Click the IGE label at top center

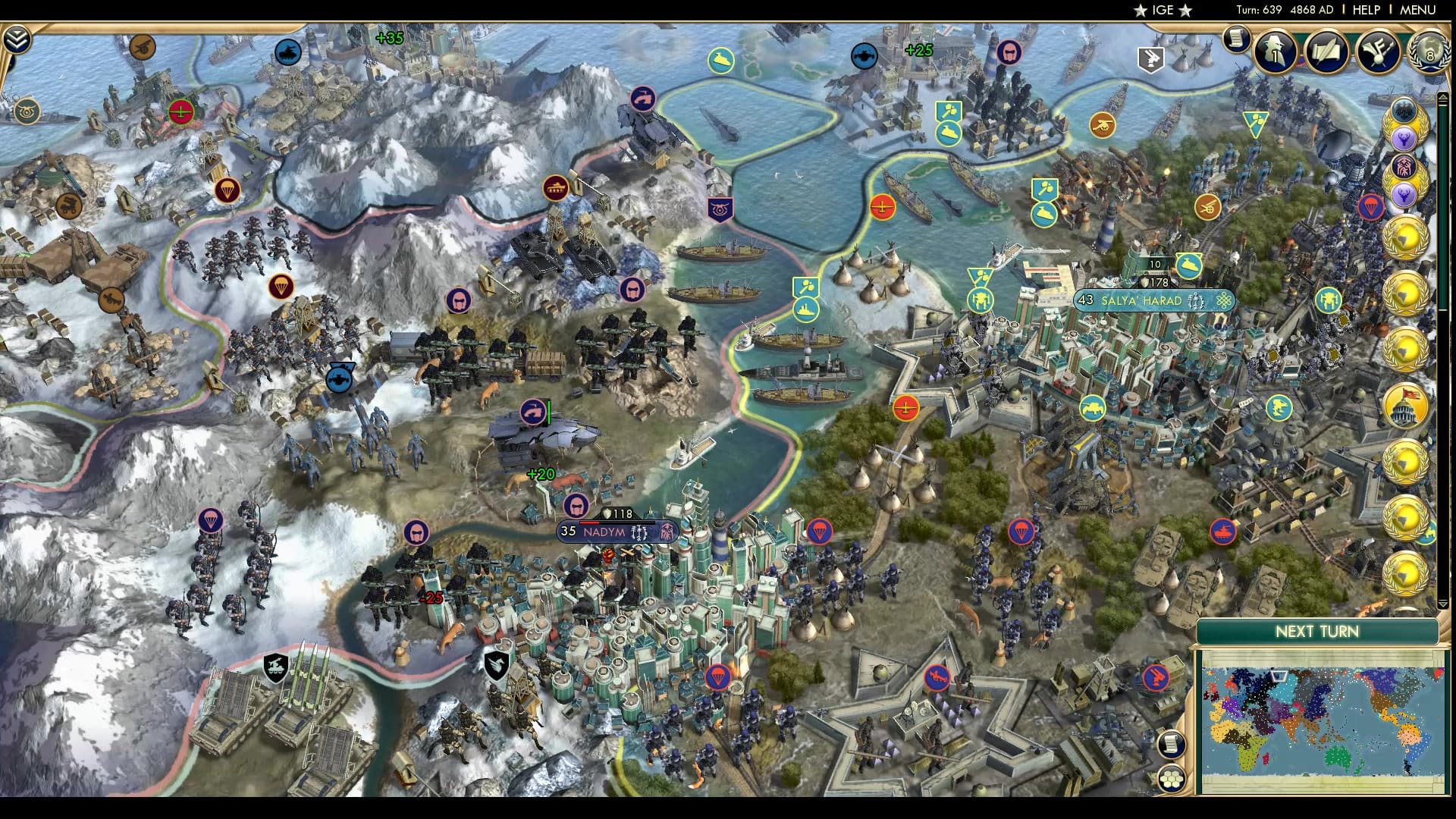pyautogui.click(x=1162, y=10)
